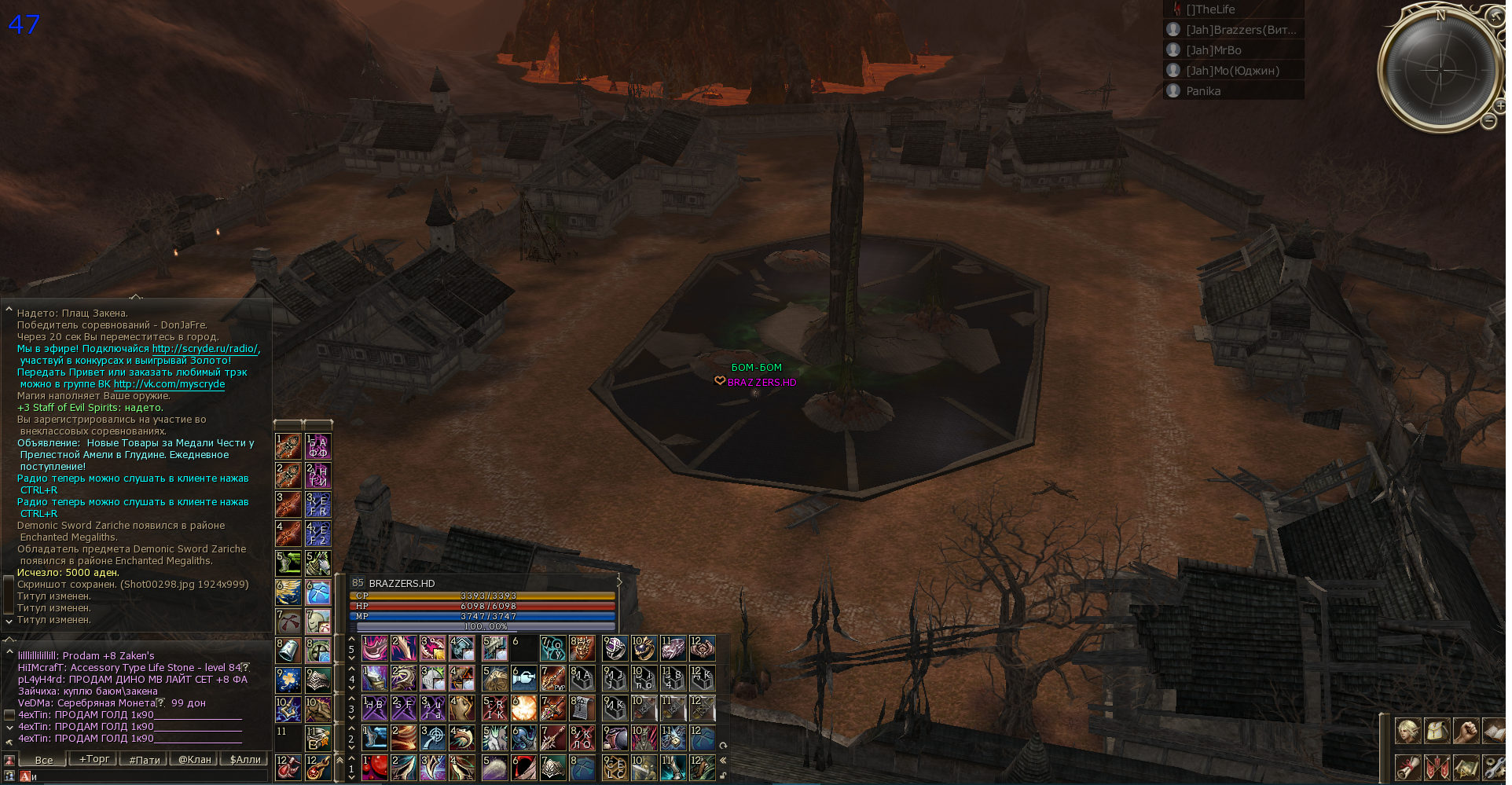Screen dimensions: 1512x785
Task: Zoom out the compass radar with minus
Action: pyautogui.click(x=1488, y=121)
